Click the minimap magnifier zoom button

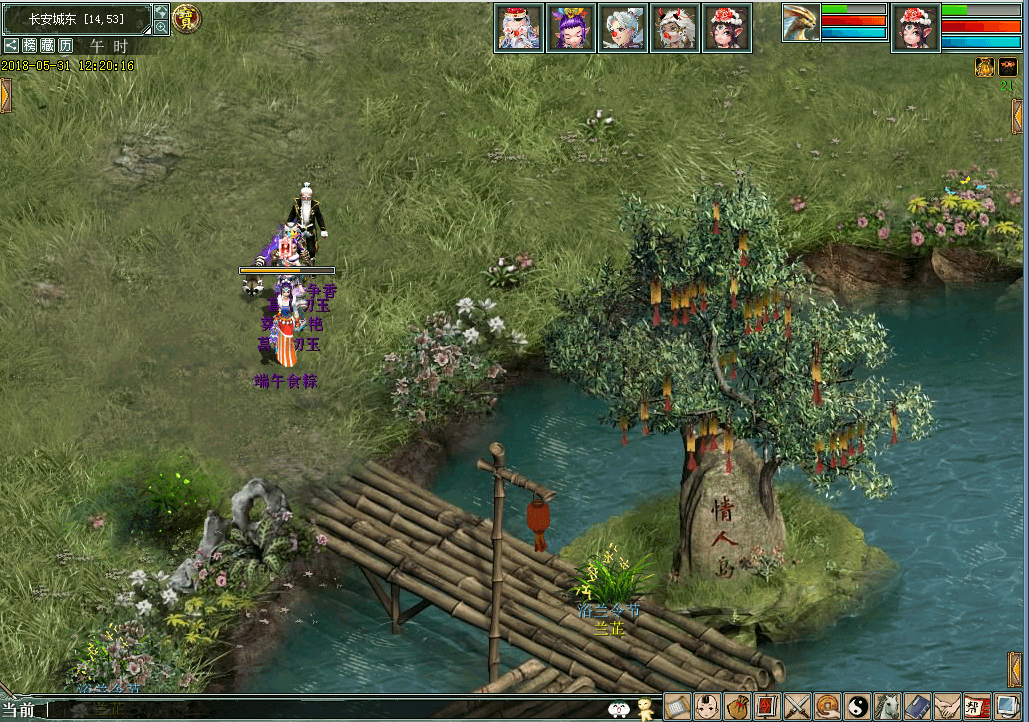click(161, 28)
